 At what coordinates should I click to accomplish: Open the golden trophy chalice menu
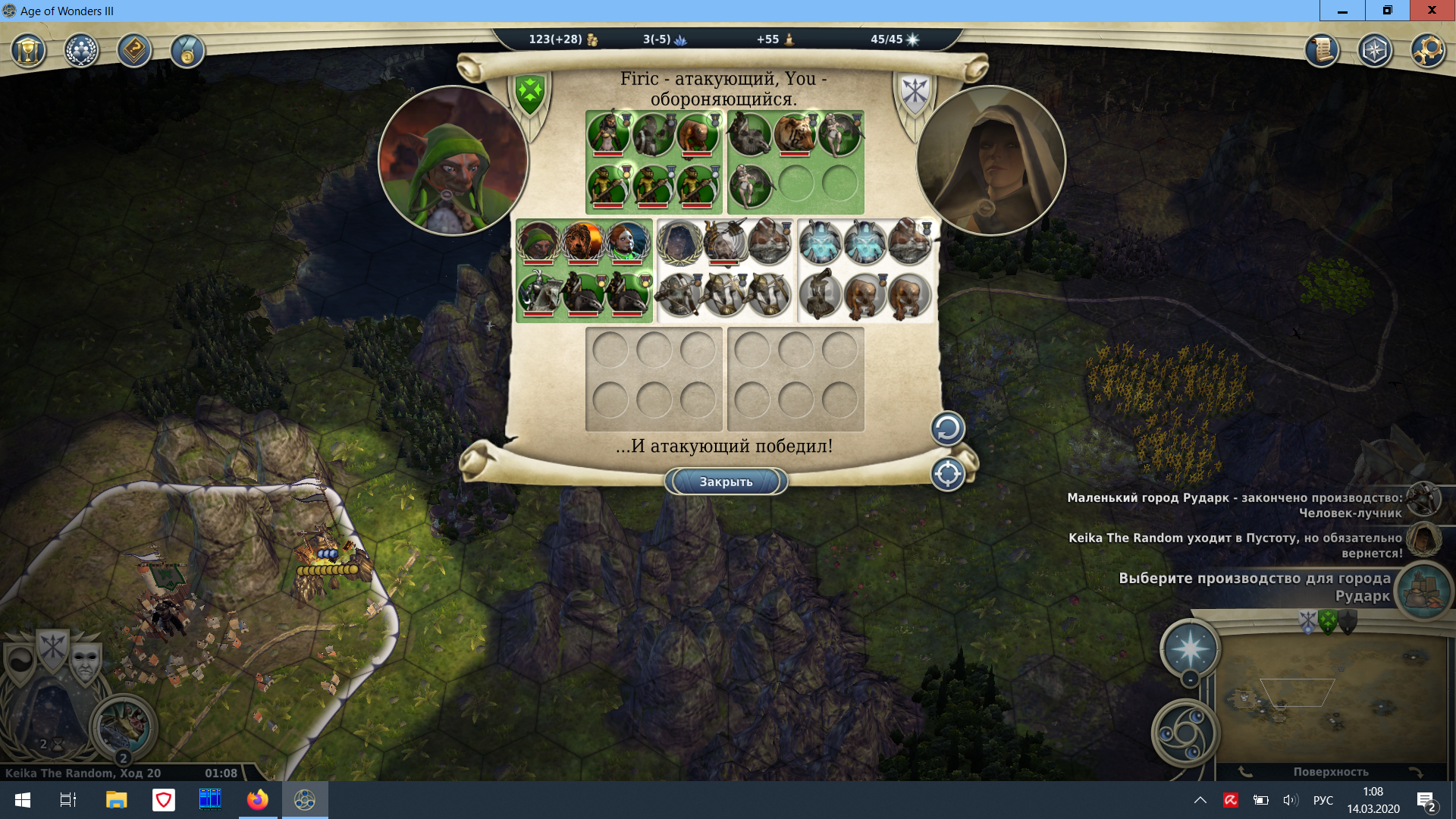[x=29, y=52]
